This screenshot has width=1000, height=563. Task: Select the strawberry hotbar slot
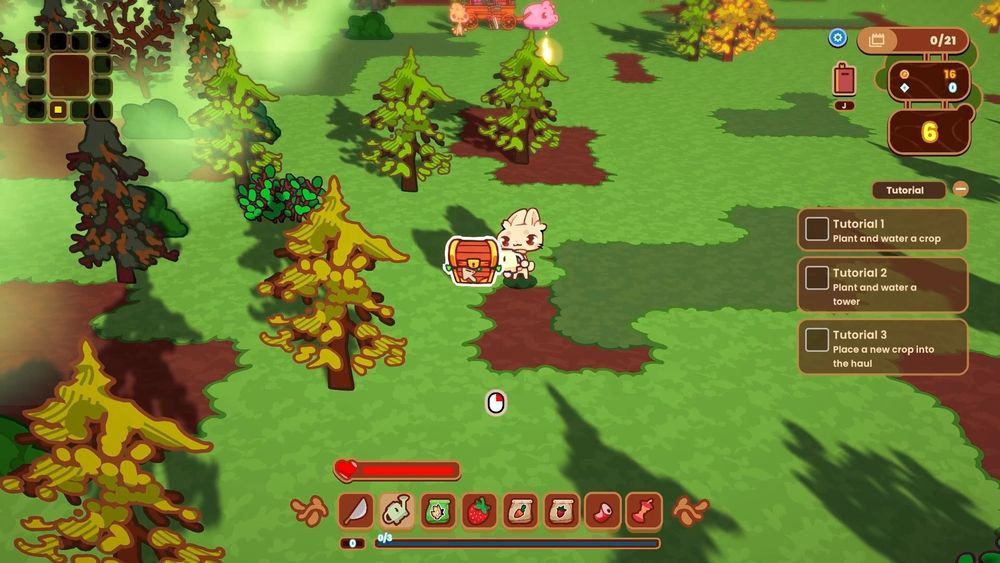(479, 511)
